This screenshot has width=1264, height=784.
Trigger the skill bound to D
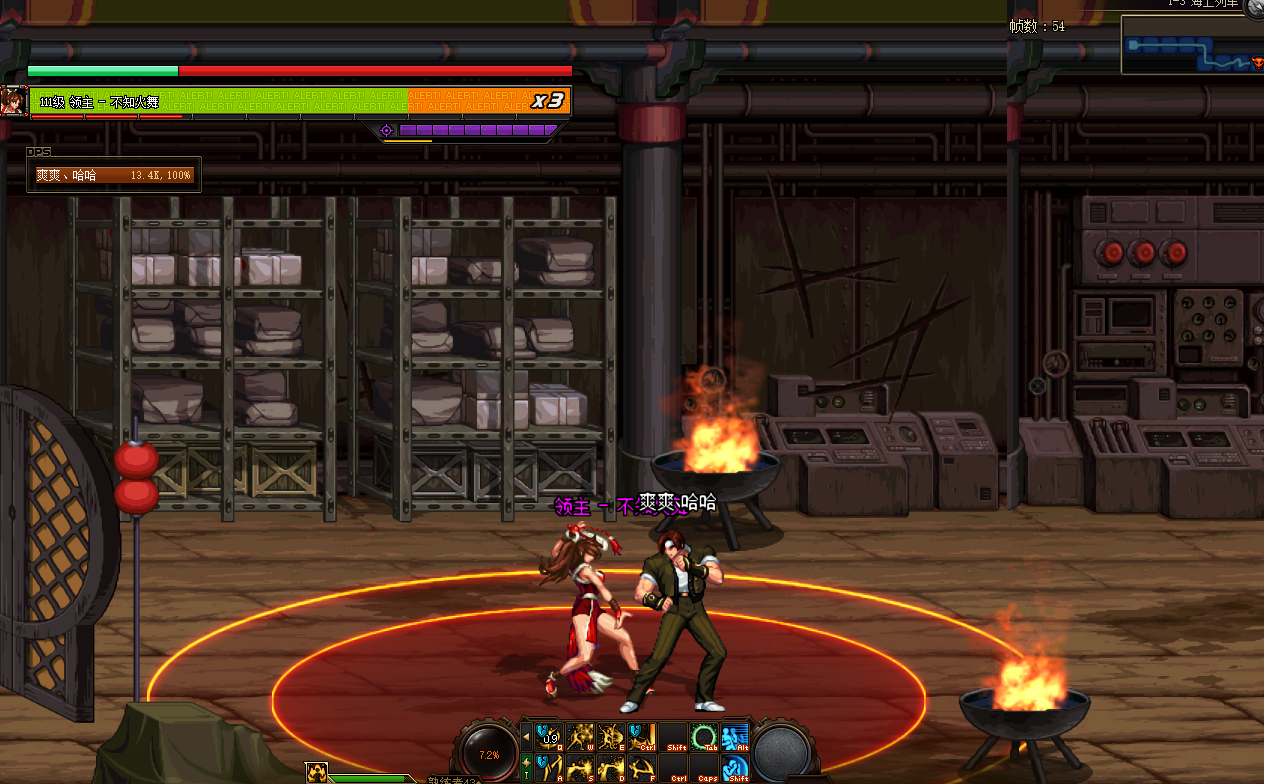[610, 768]
